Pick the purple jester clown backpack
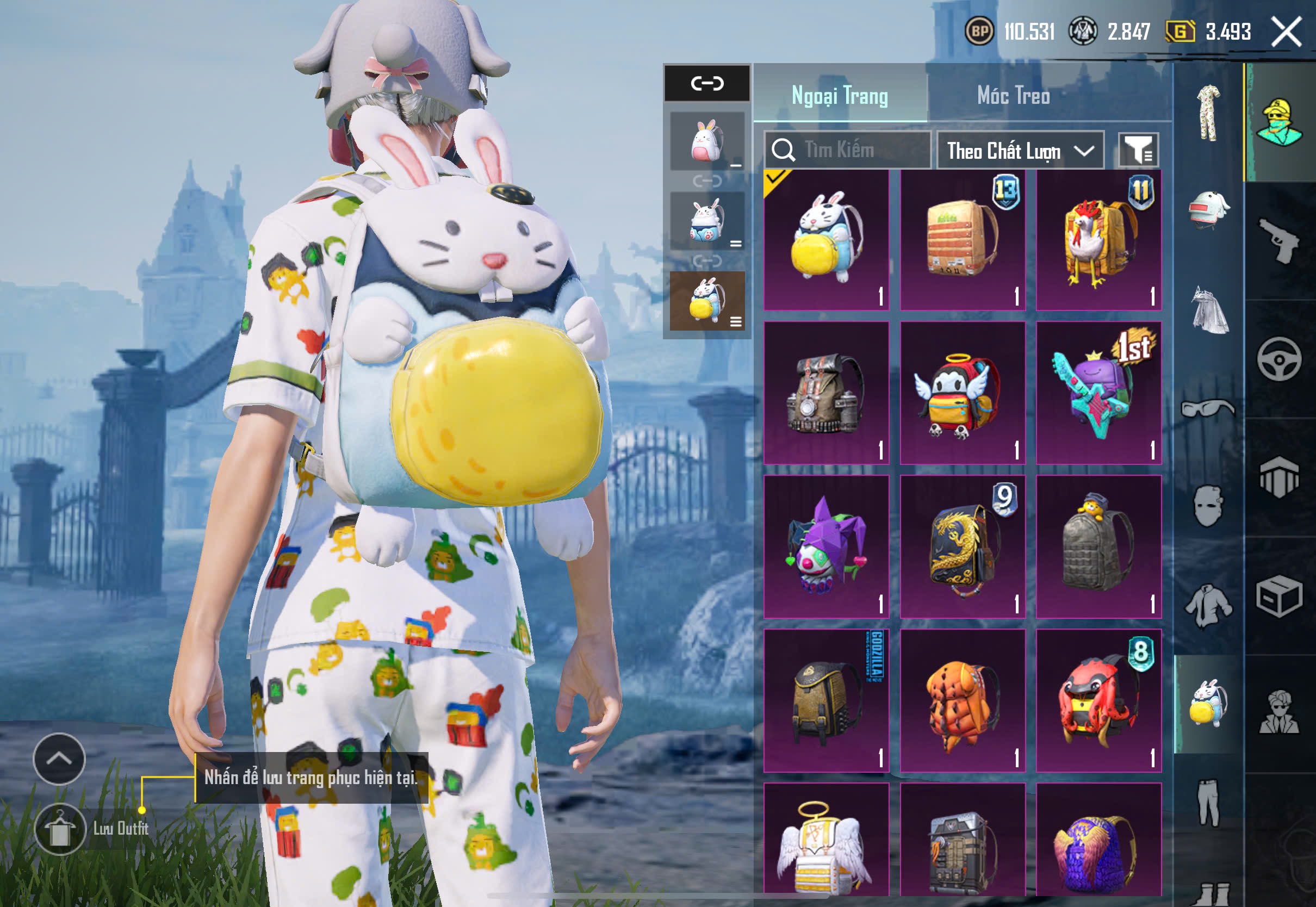The width and height of the screenshot is (1316, 907). click(x=826, y=546)
